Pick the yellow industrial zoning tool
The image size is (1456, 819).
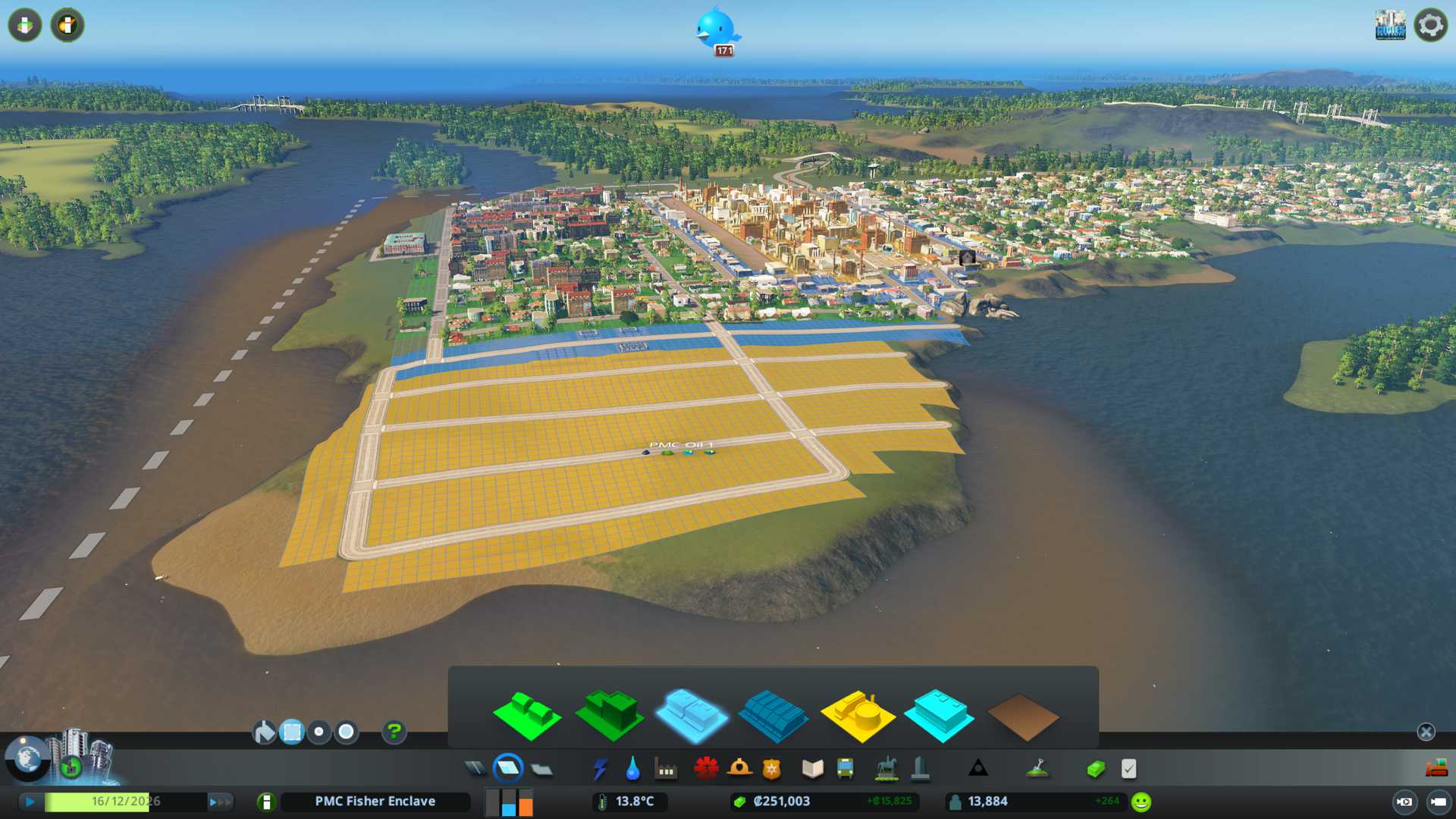coord(857,715)
